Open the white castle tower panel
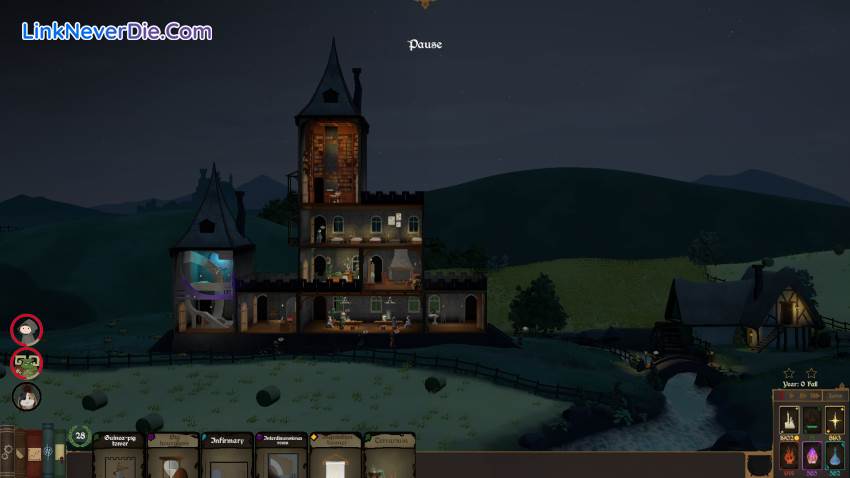 tap(788, 420)
